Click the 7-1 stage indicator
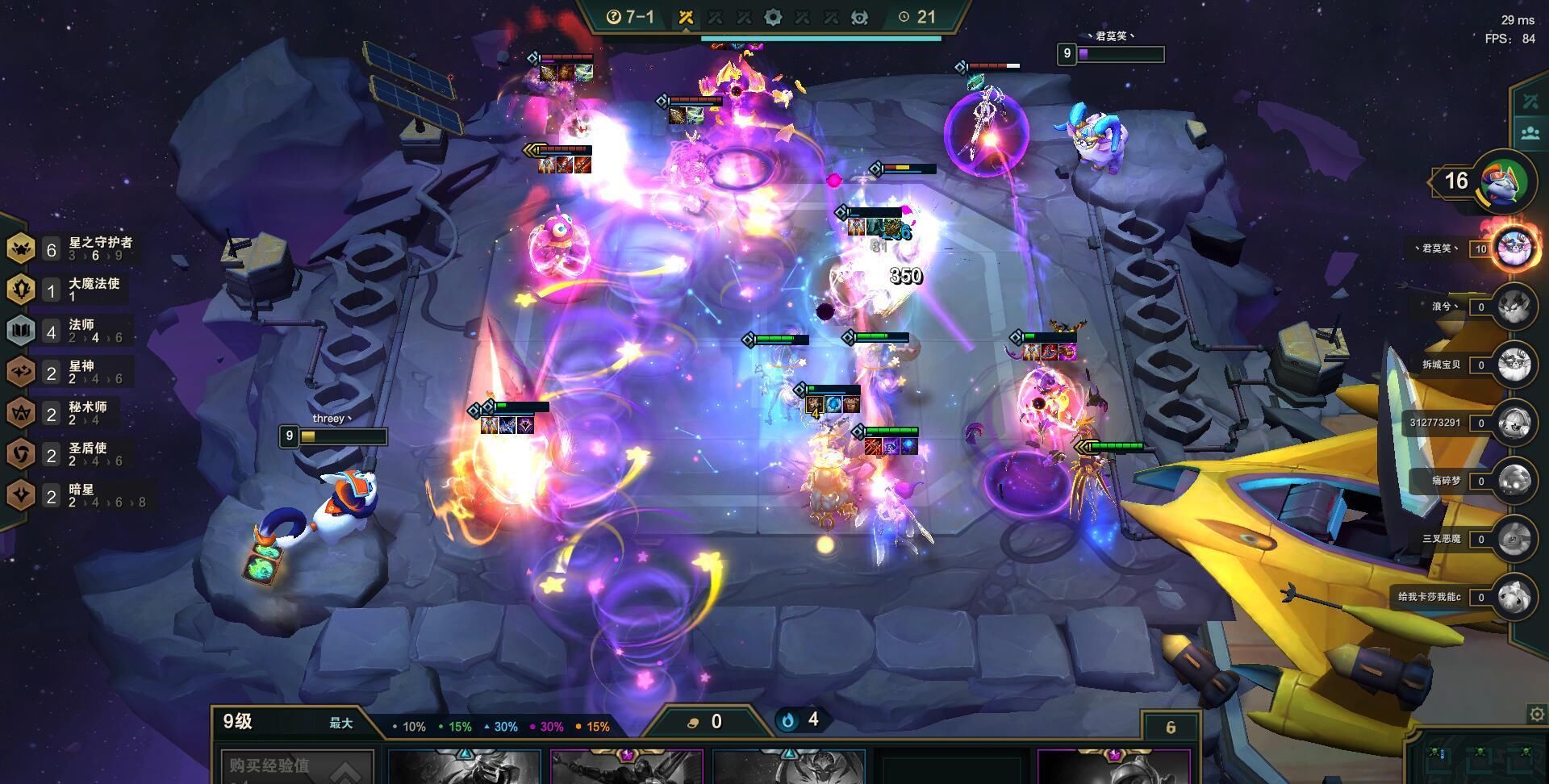 (630, 17)
